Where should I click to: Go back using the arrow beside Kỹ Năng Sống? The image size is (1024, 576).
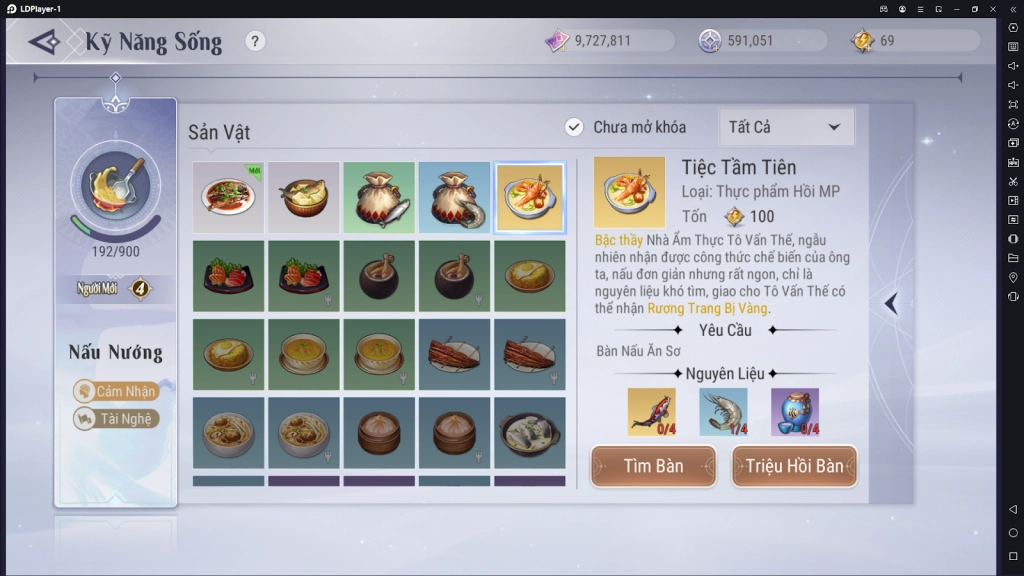[45, 42]
